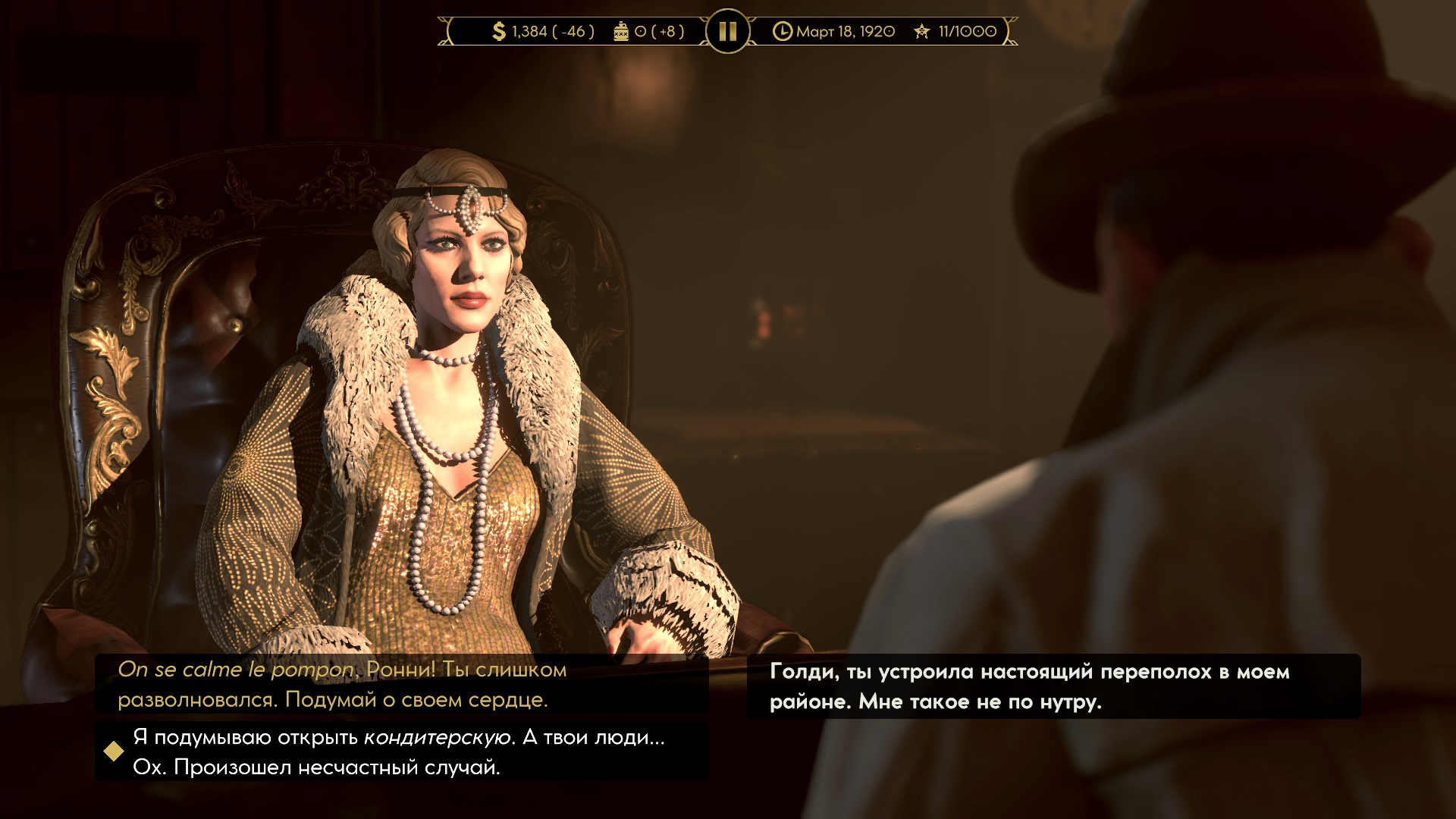Click the pause button in the top bar
The image size is (1456, 819).
727,31
